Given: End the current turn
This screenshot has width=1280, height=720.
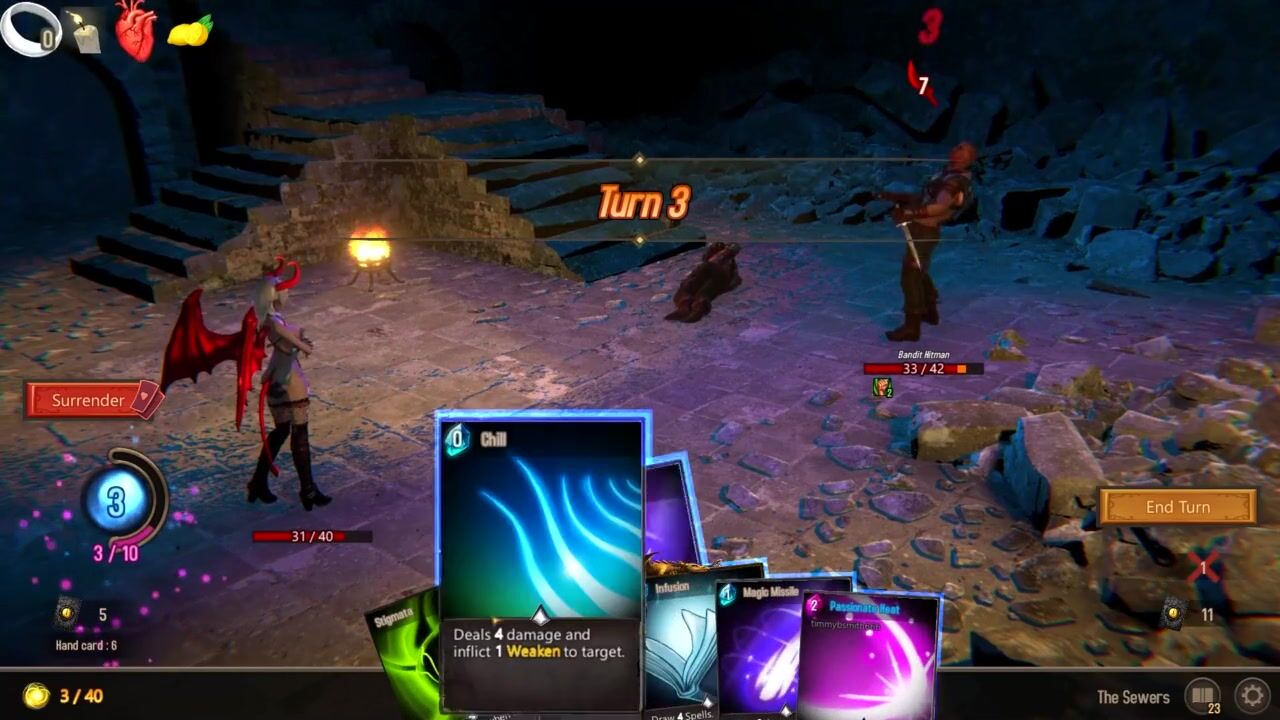Looking at the screenshot, I should [x=1177, y=507].
